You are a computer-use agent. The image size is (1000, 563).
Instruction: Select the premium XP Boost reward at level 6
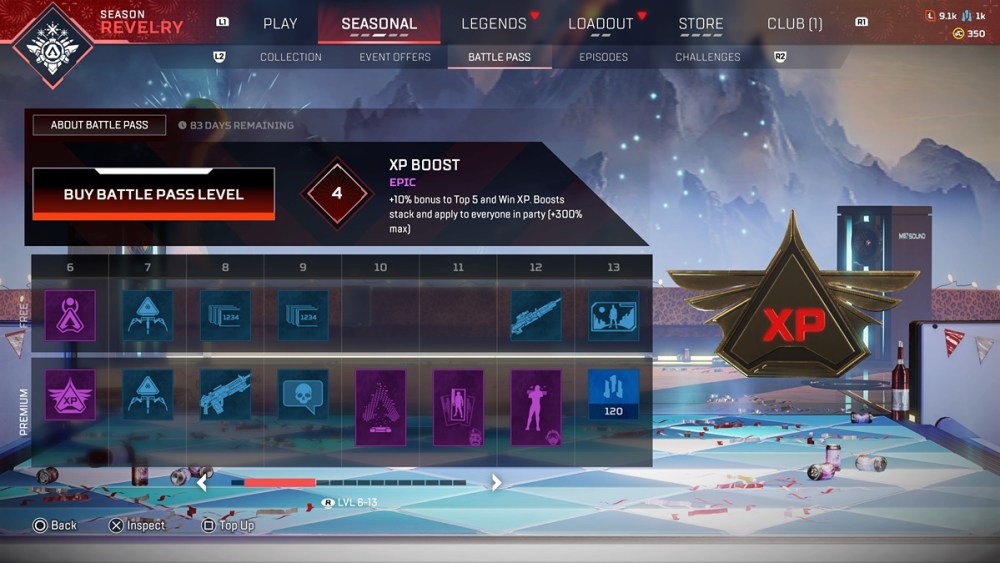tap(70, 394)
